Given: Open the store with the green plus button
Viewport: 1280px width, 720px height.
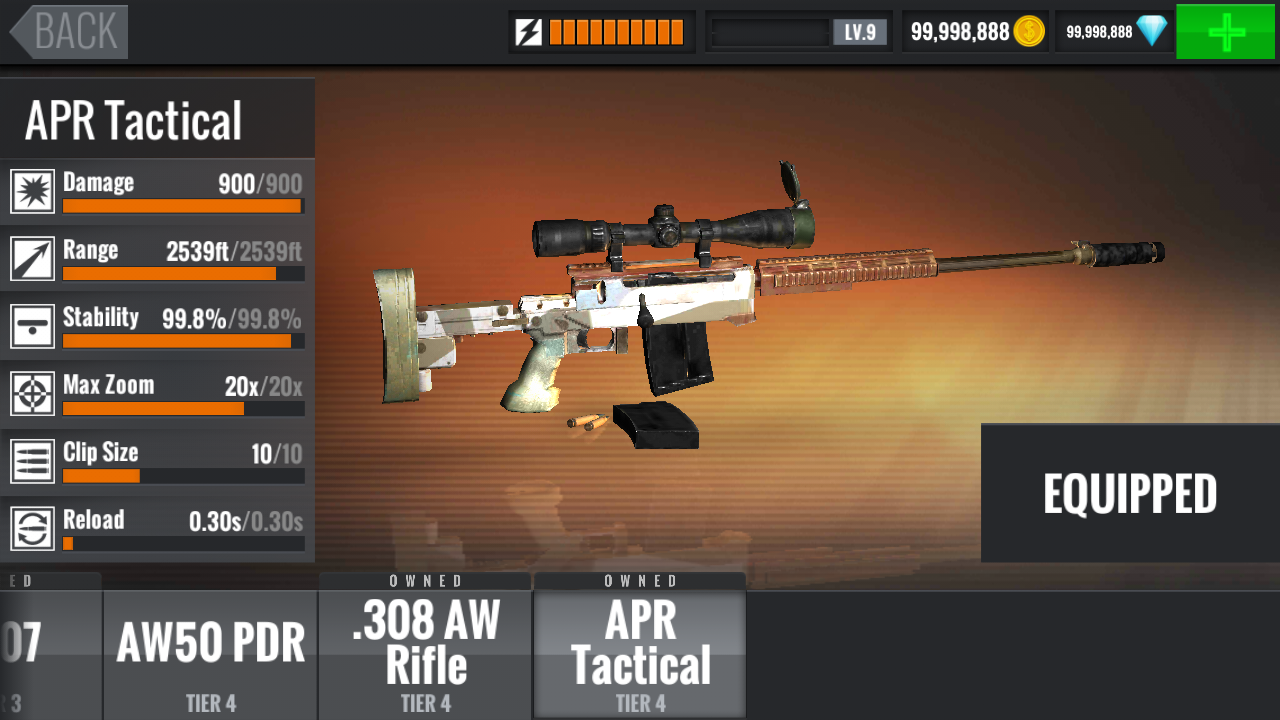Looking at the screenshot, I should [x=1225, y=32].
